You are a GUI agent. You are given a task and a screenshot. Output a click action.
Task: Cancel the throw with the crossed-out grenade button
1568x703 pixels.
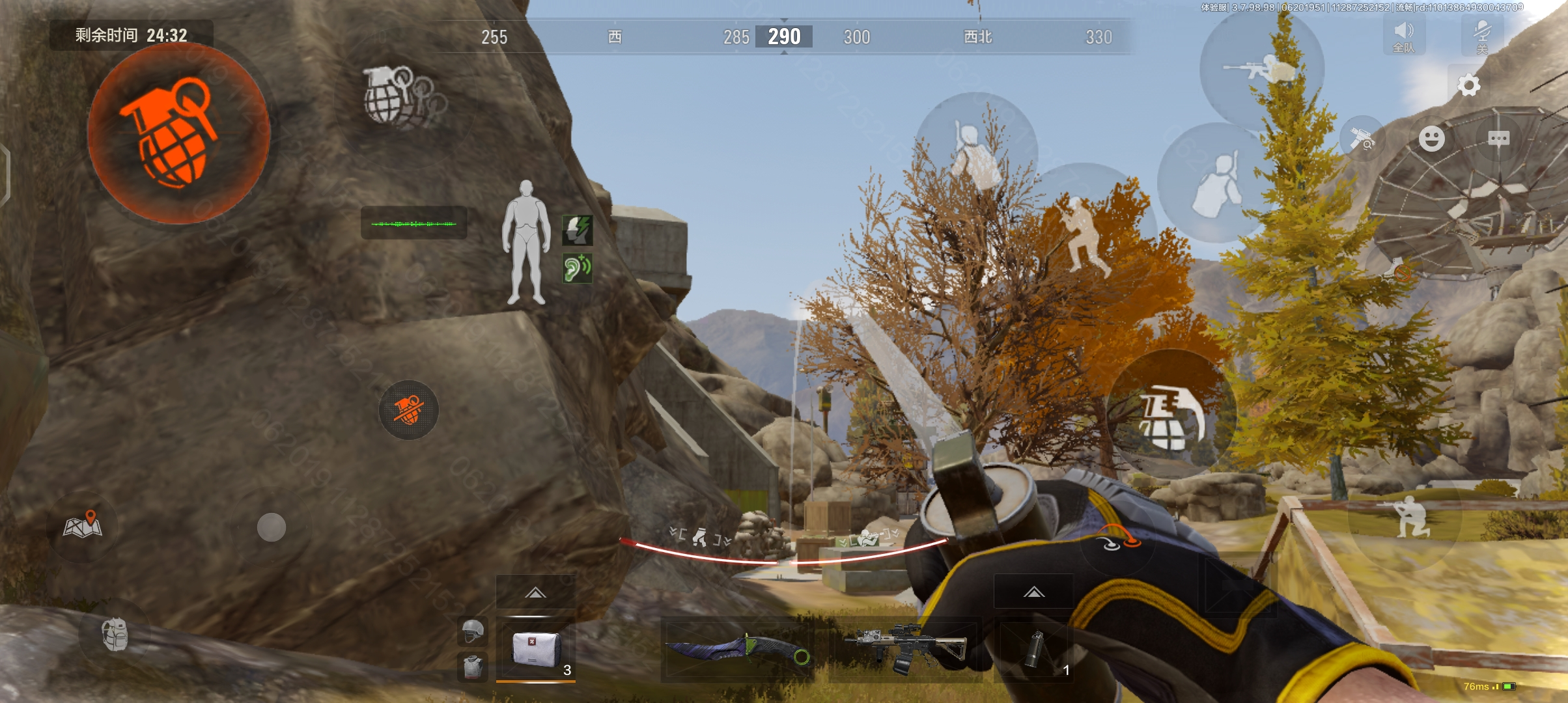pyautogui.click(x=409, y=410)
